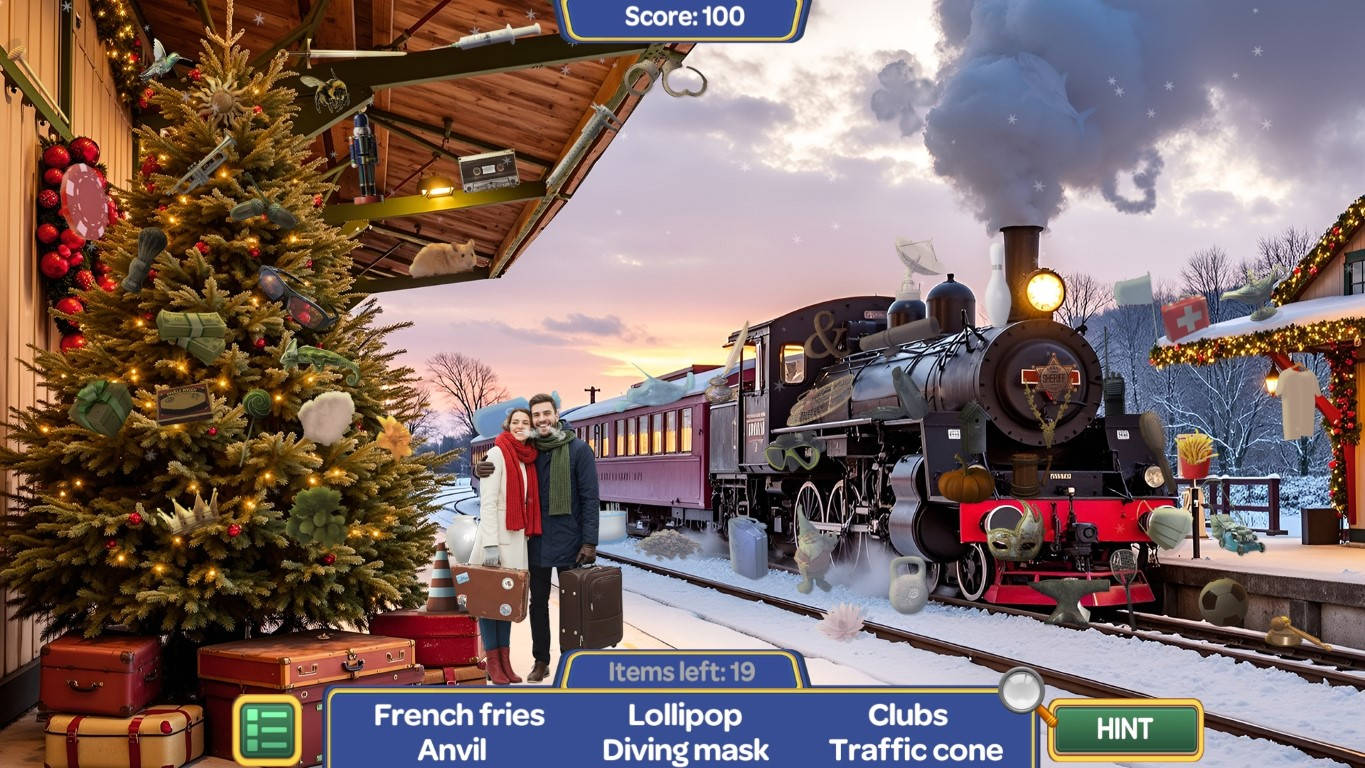Select Traffic cone in the item list
The width and height of the screenshot is (1365, 768).
pyautogui.click(x=916, y=750)
